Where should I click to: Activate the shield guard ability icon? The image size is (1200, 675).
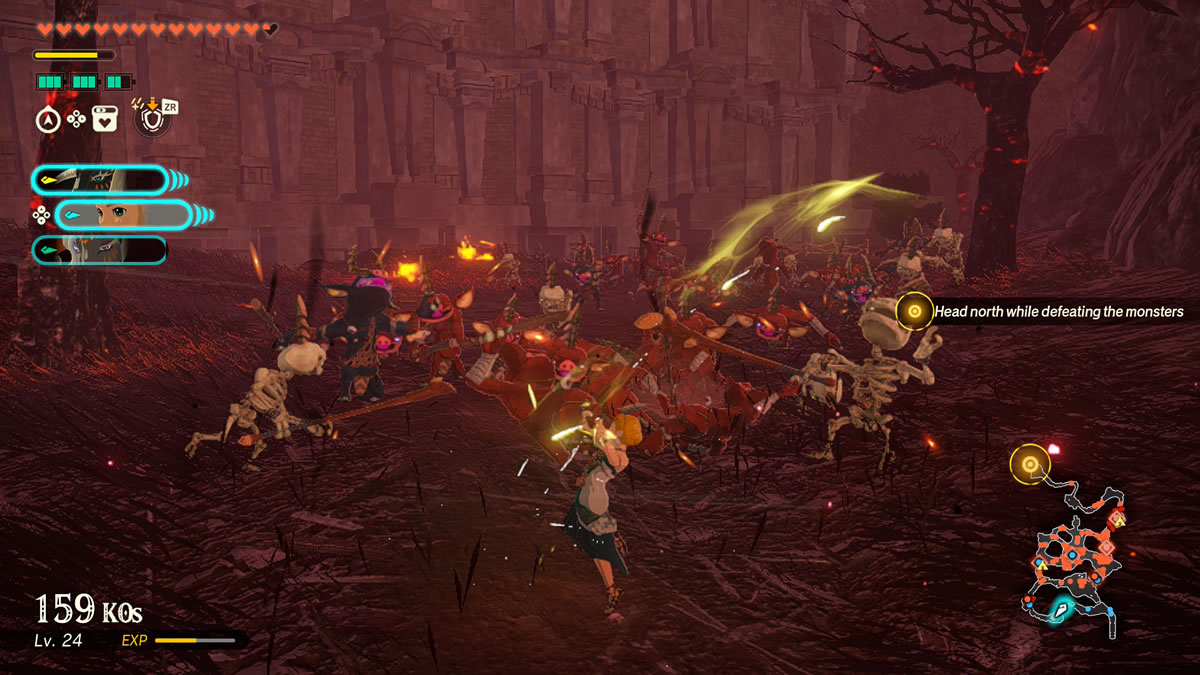click(152, 119)
